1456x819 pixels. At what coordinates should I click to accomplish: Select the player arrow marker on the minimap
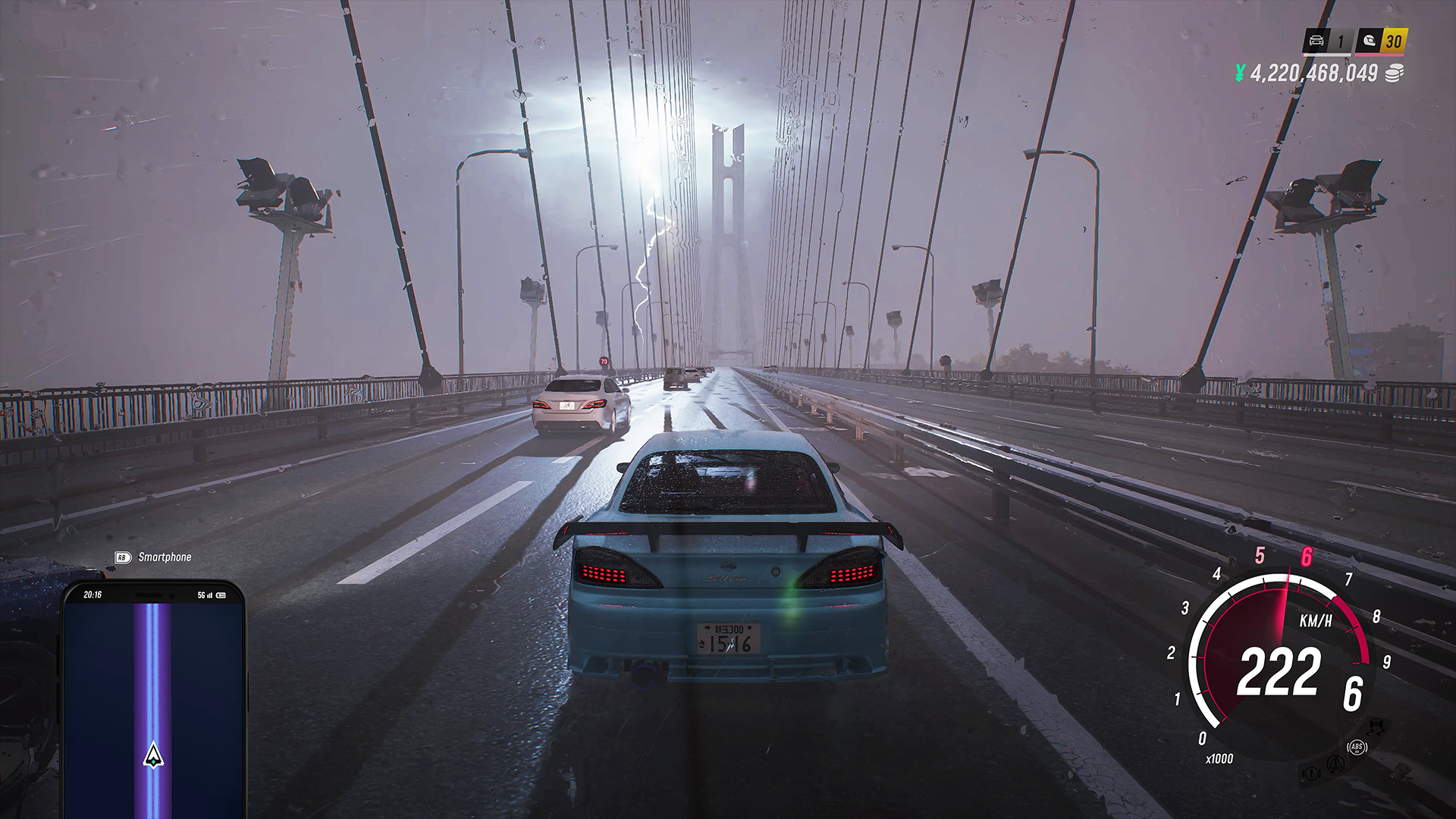pos(154,755)
